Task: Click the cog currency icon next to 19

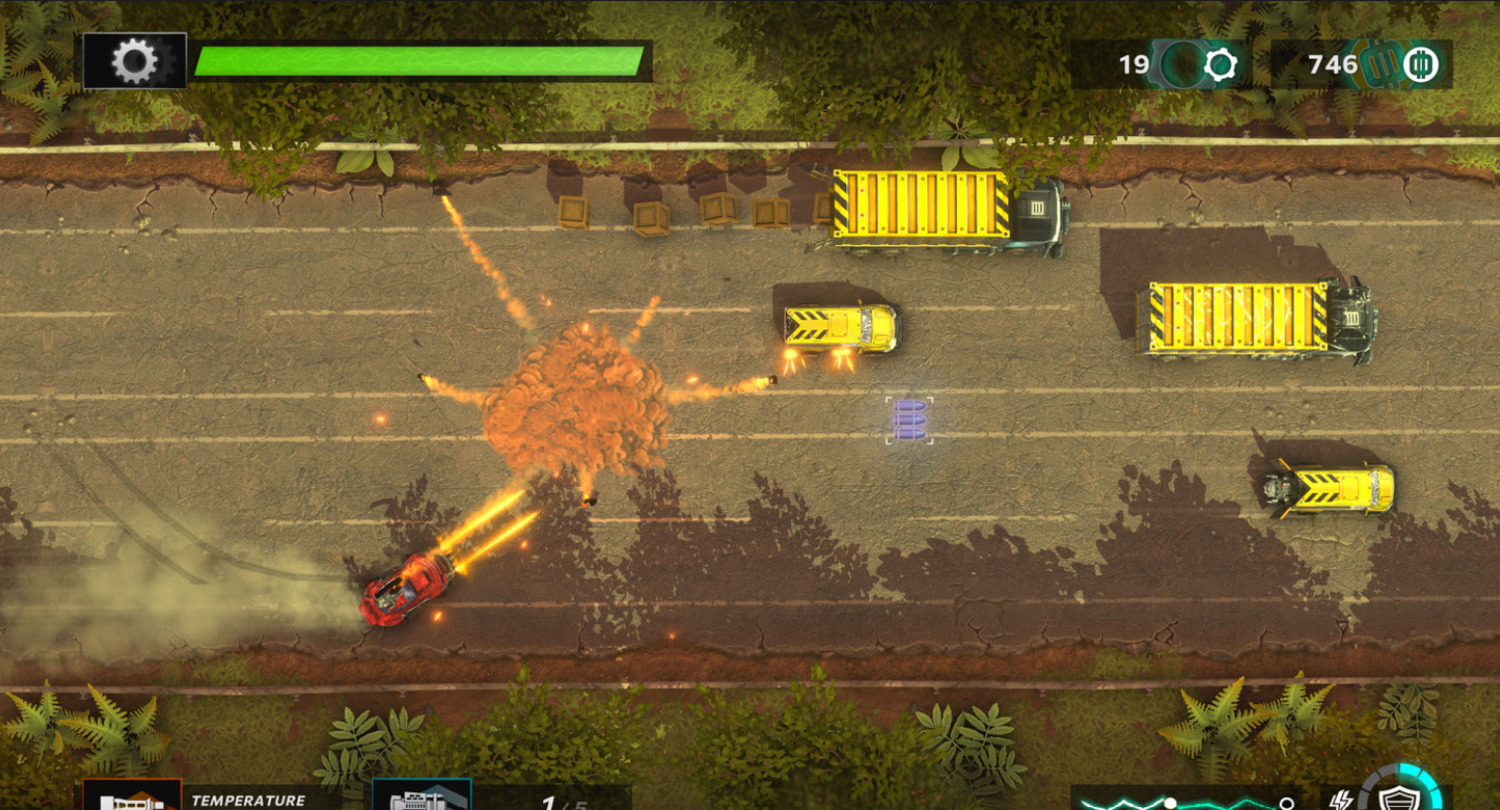Action: click(x=1220, y=66)
